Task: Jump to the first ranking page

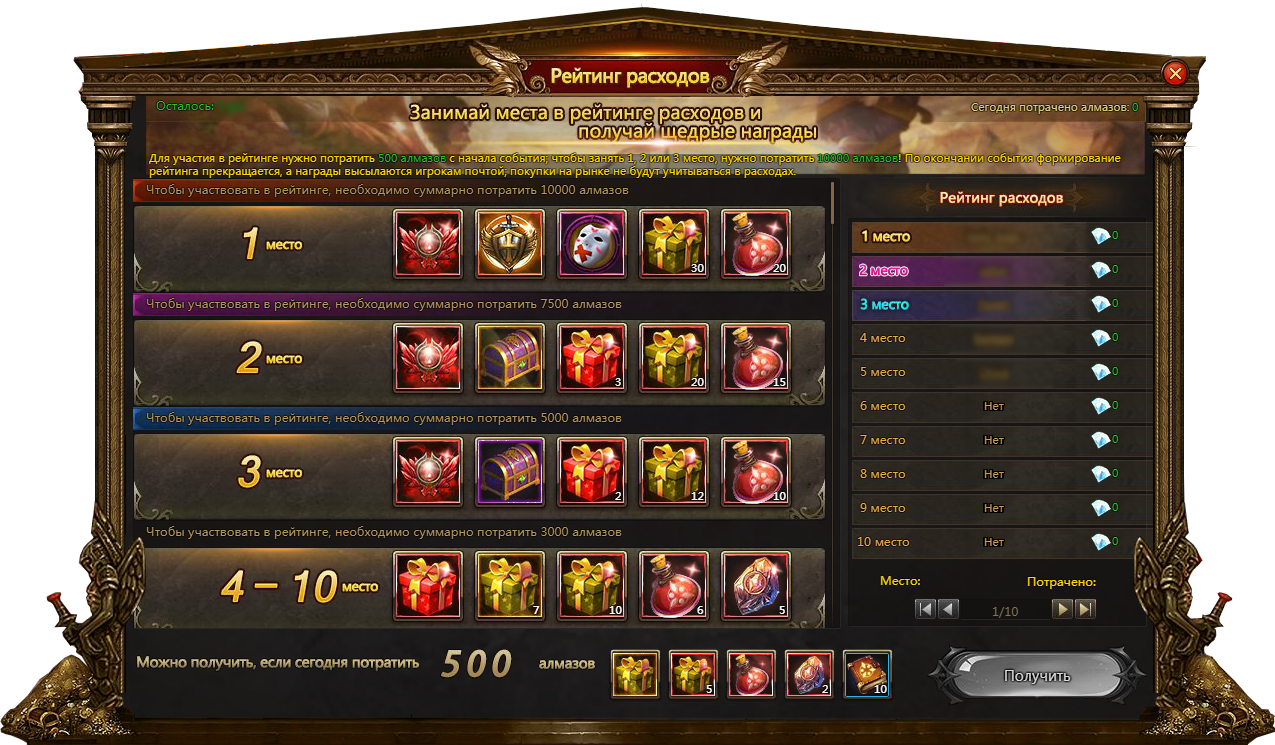Action: 925,609
